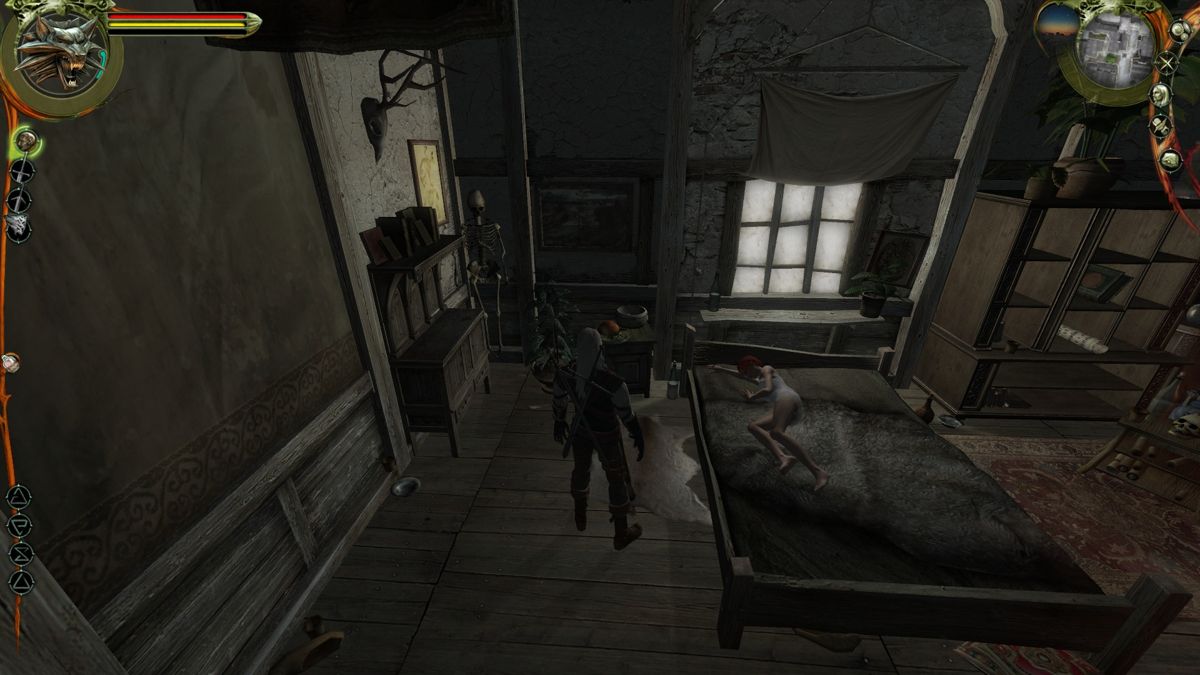
Task: Select the diagonal sword weapon icon
Action: (20, 199)
